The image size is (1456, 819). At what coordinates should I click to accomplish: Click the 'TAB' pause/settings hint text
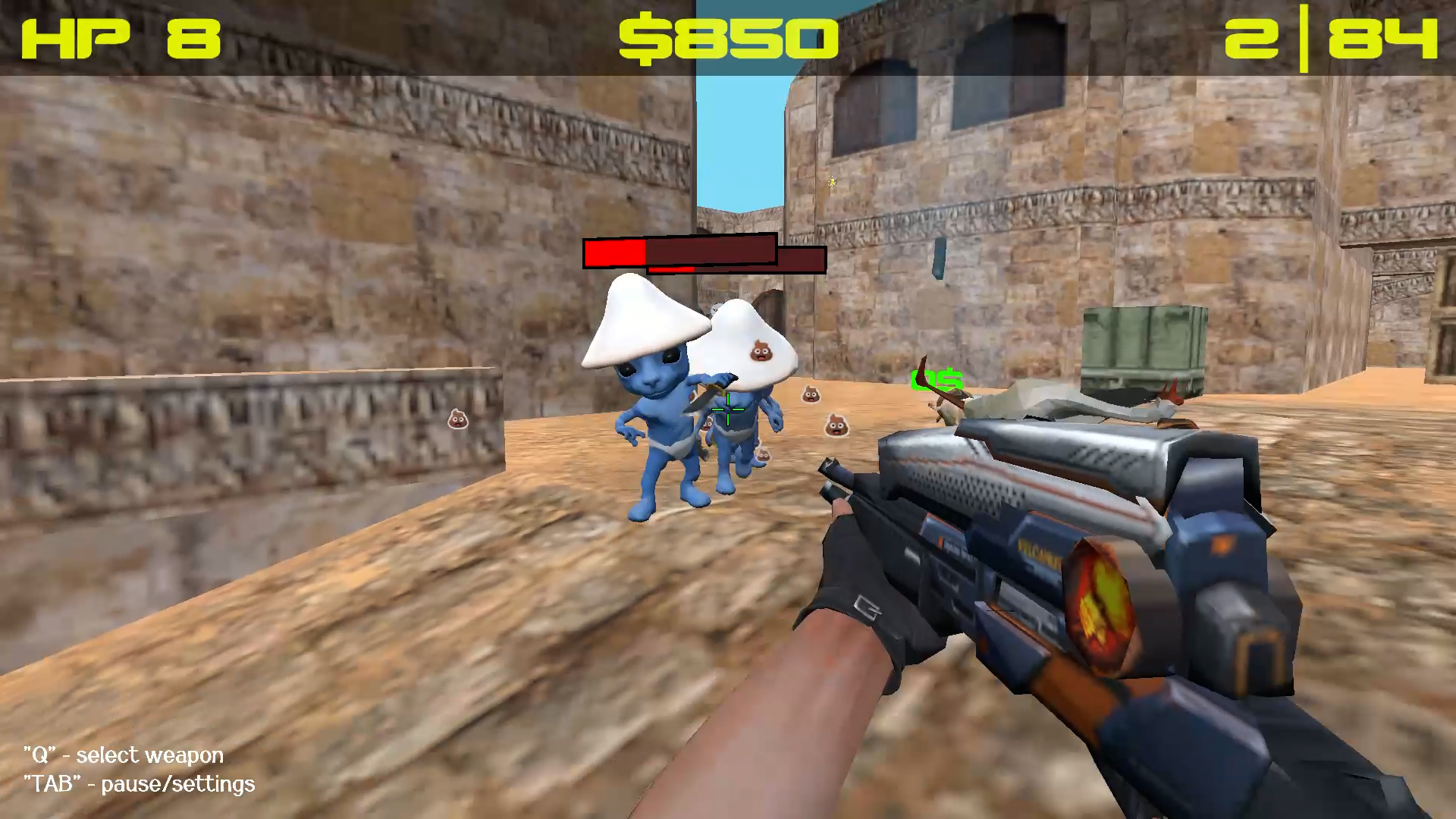pyautogui.click(x=139, y=785)
